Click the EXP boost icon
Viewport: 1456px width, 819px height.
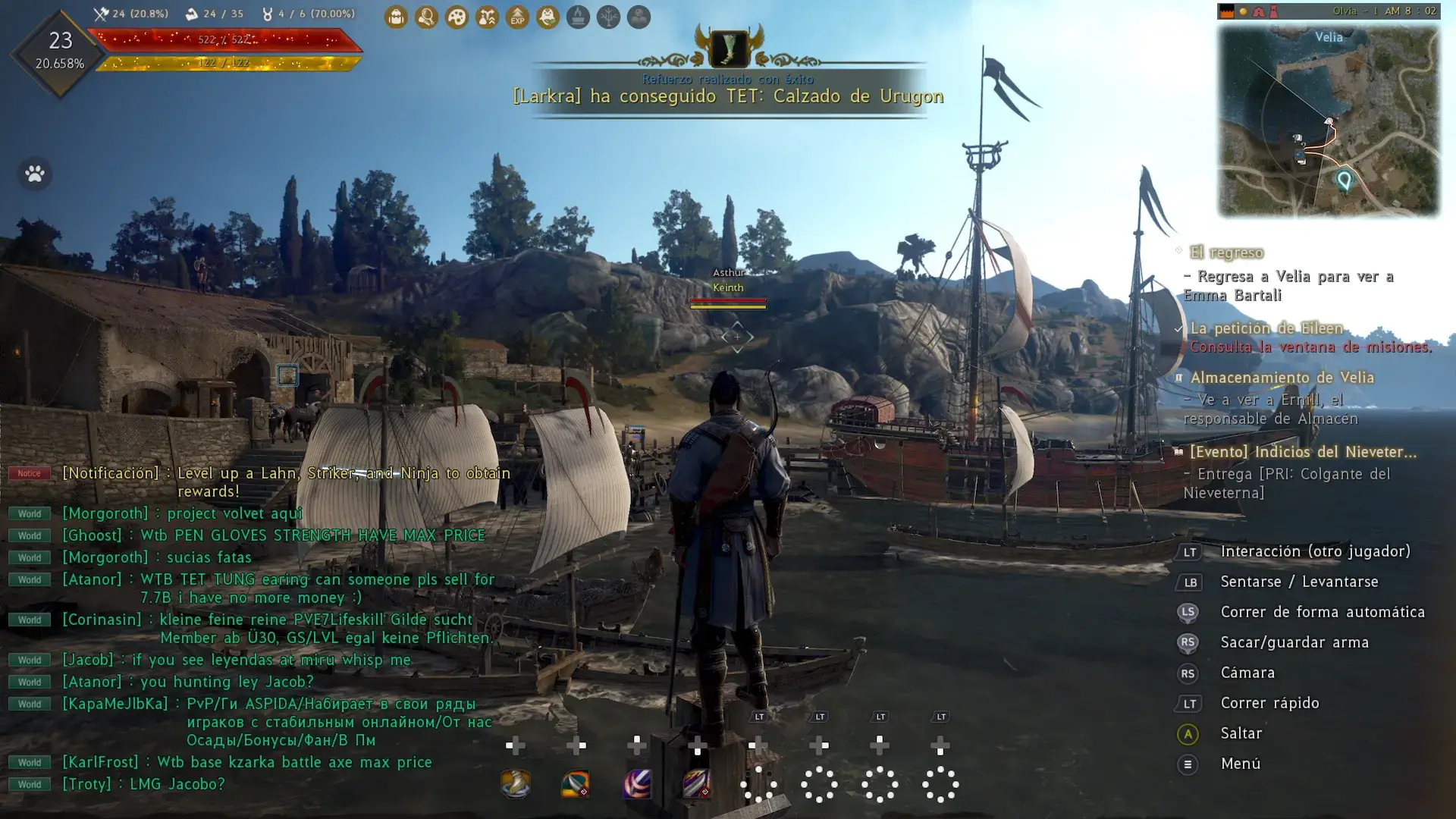click(x=517, y=17)
